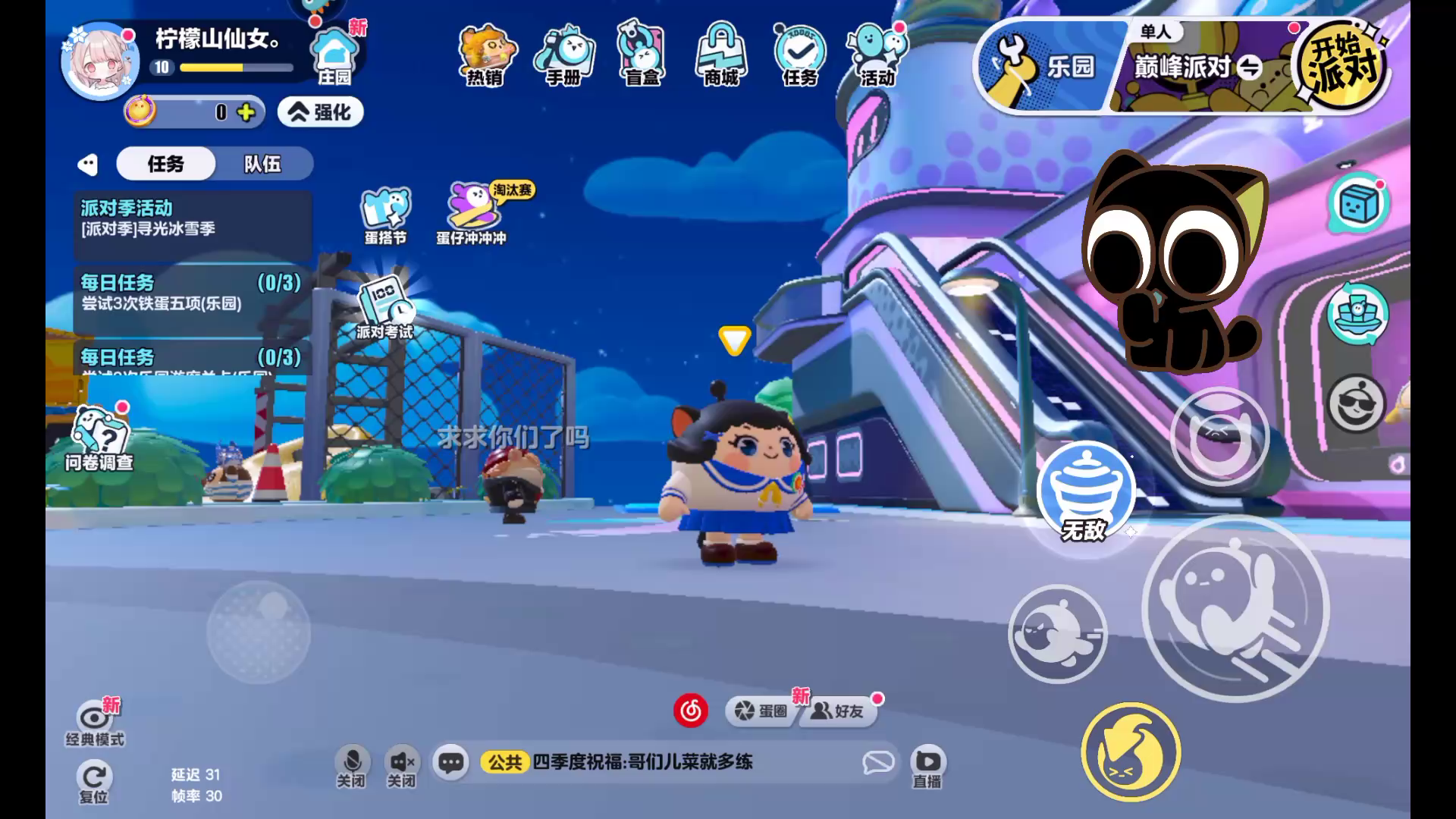Open the 商城 store
Image resolution: width=1456 pixels, height=819 pixels.
coord(721,55)
